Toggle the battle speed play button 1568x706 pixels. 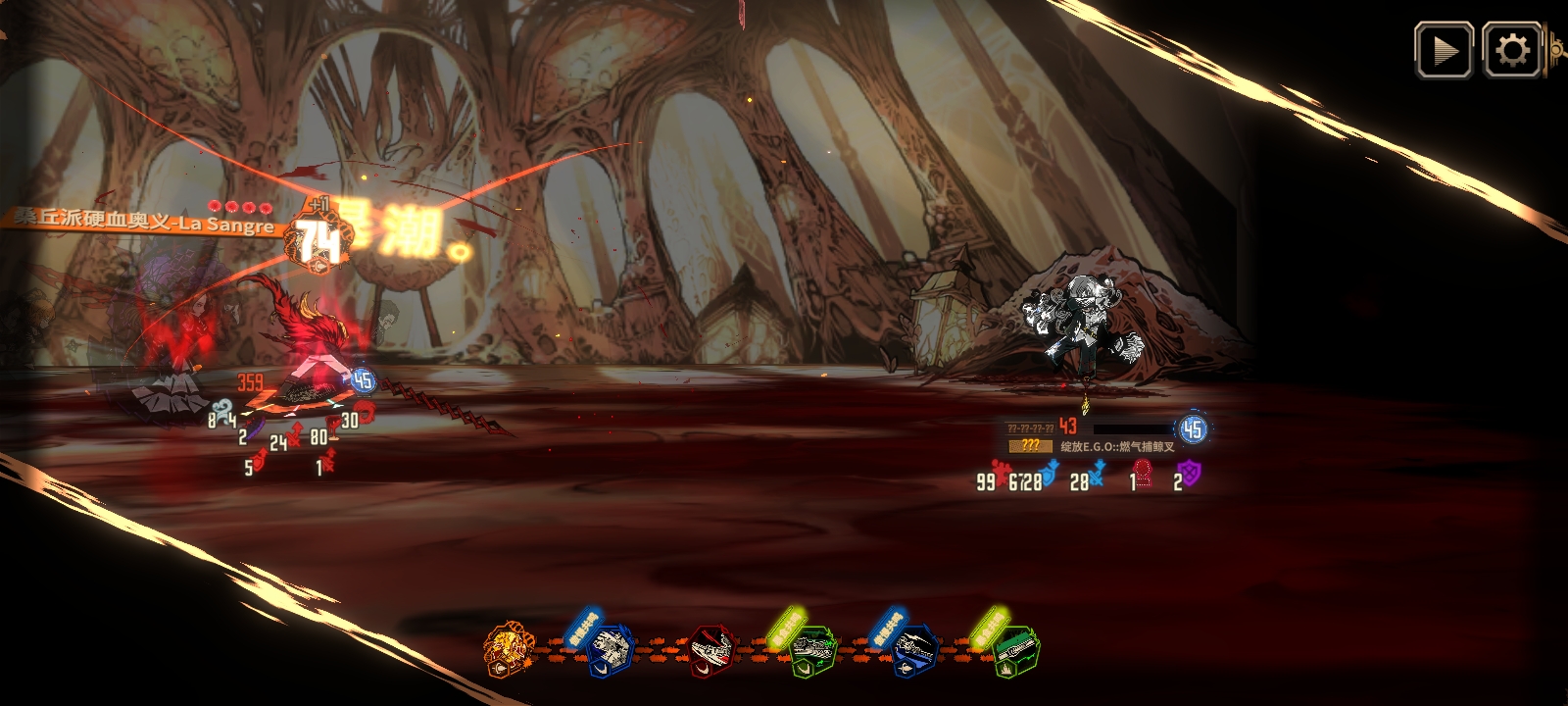click(x=1444, y=51)
